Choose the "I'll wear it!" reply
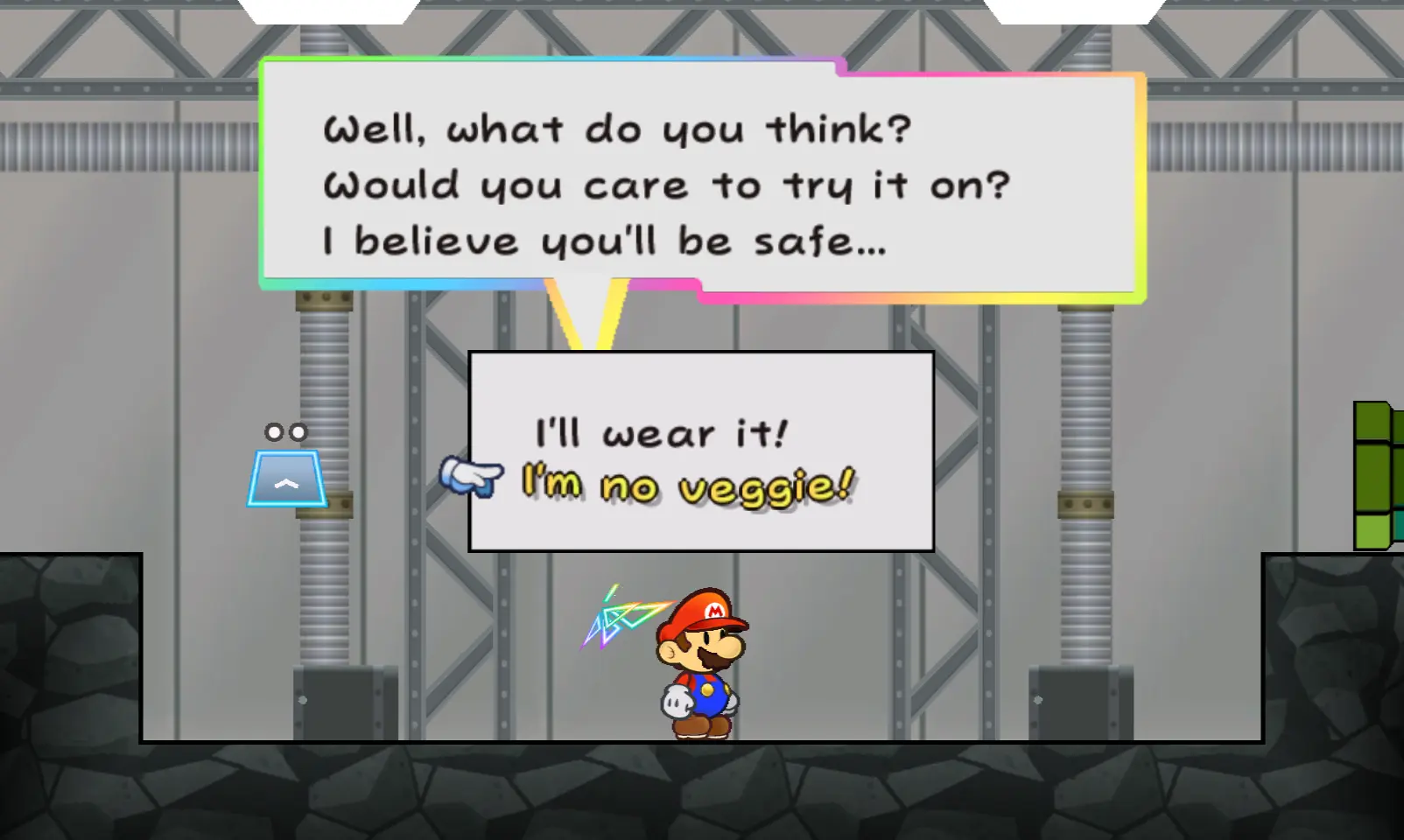The width and height of the screenshot is (1404, 840). click(x=661, y=433)
